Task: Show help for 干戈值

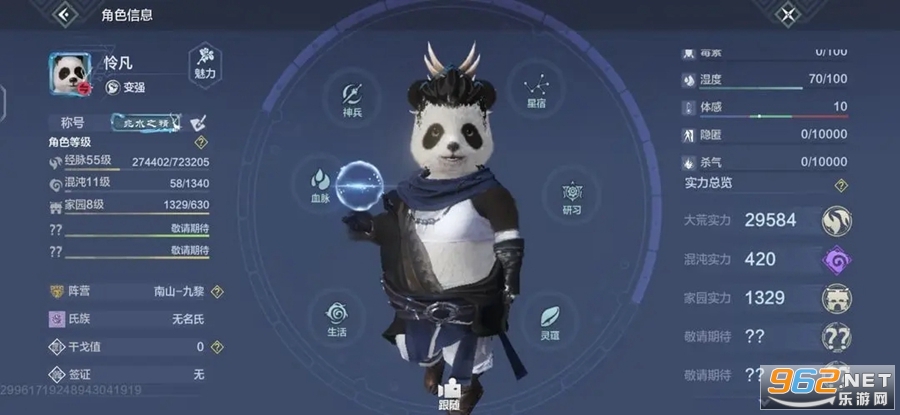Action: click(x=217, y=346)
